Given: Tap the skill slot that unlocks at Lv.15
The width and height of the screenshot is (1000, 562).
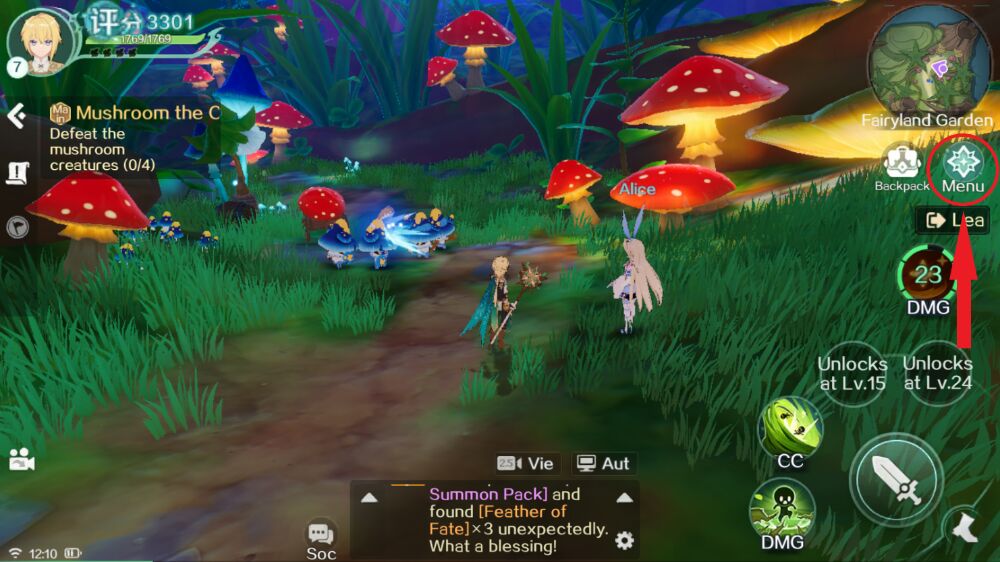Looking at the screenshot, I should pyautogui.click(x=852, y=373).
